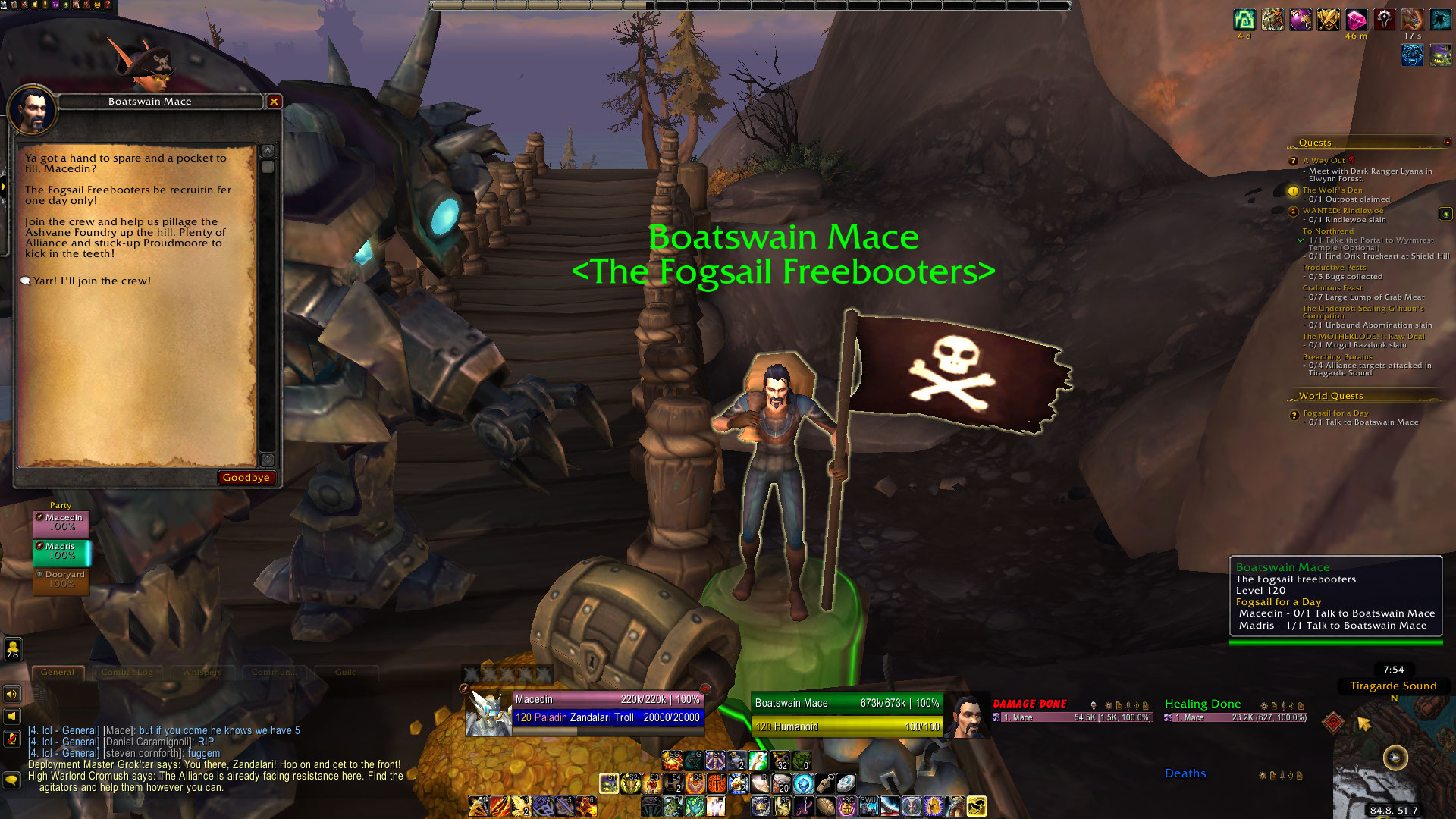
Task: Click the pink gem buff icon
Action: [x=1356, y=20]
